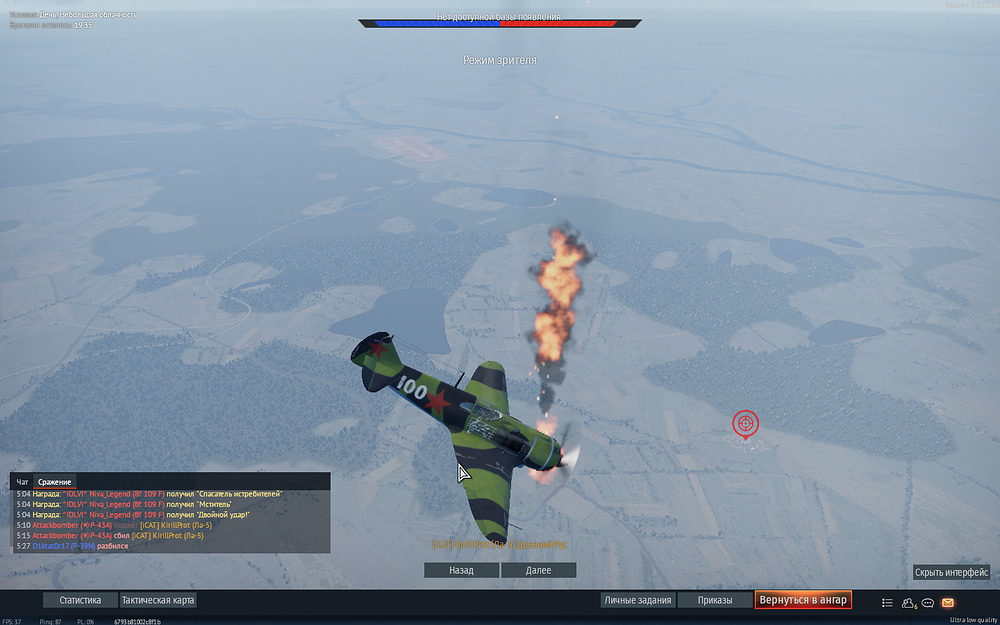
Task: Select the Сражение log tab
Action: point(55,482)
